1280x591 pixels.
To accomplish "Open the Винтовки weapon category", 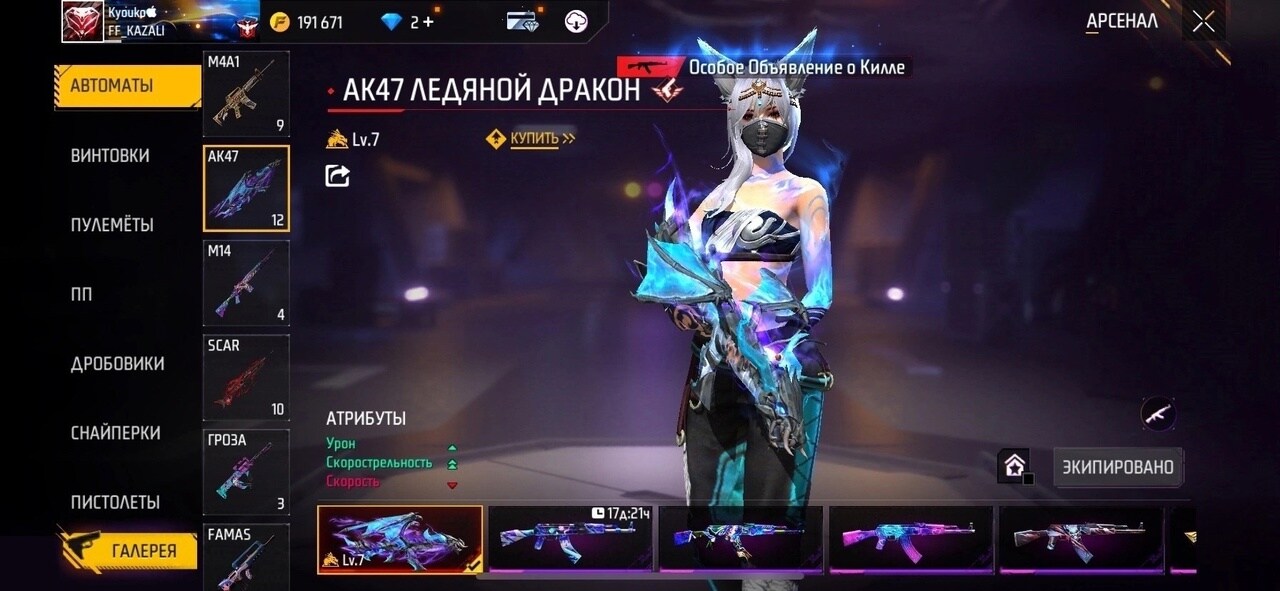I will (x=110, y=156).
